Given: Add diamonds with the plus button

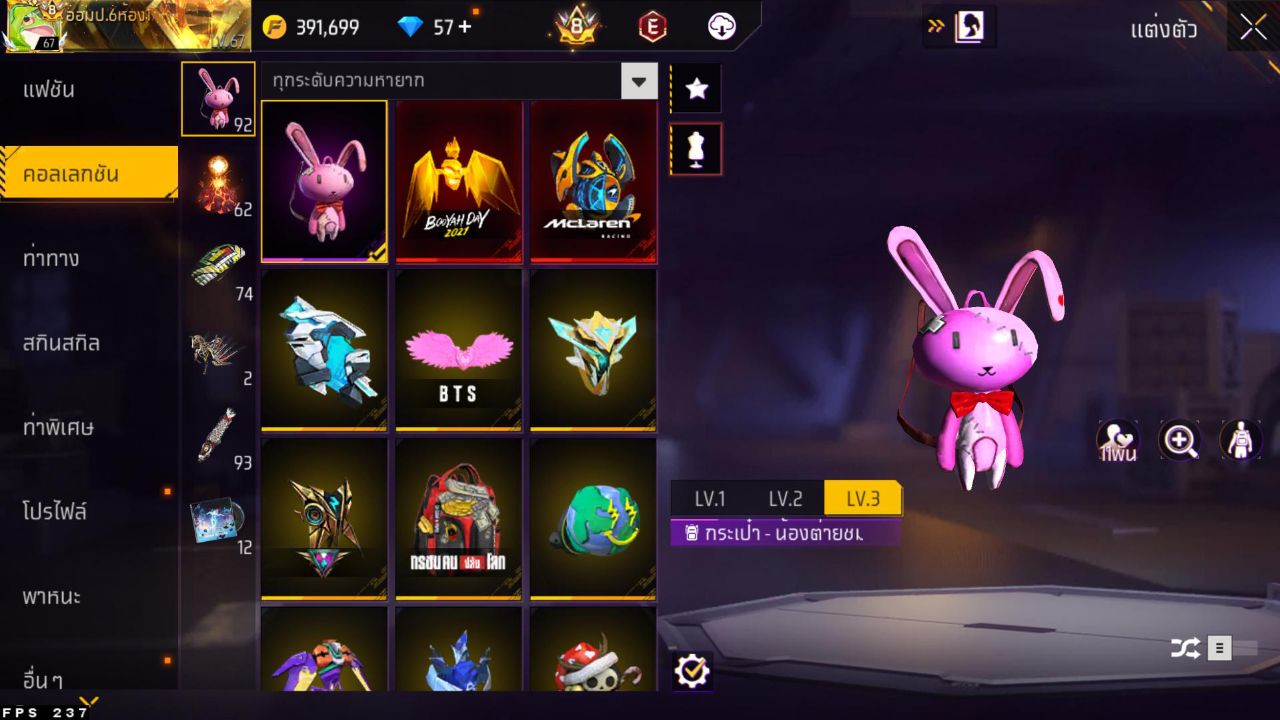Looking at the screenshot, I should point(465,27).
